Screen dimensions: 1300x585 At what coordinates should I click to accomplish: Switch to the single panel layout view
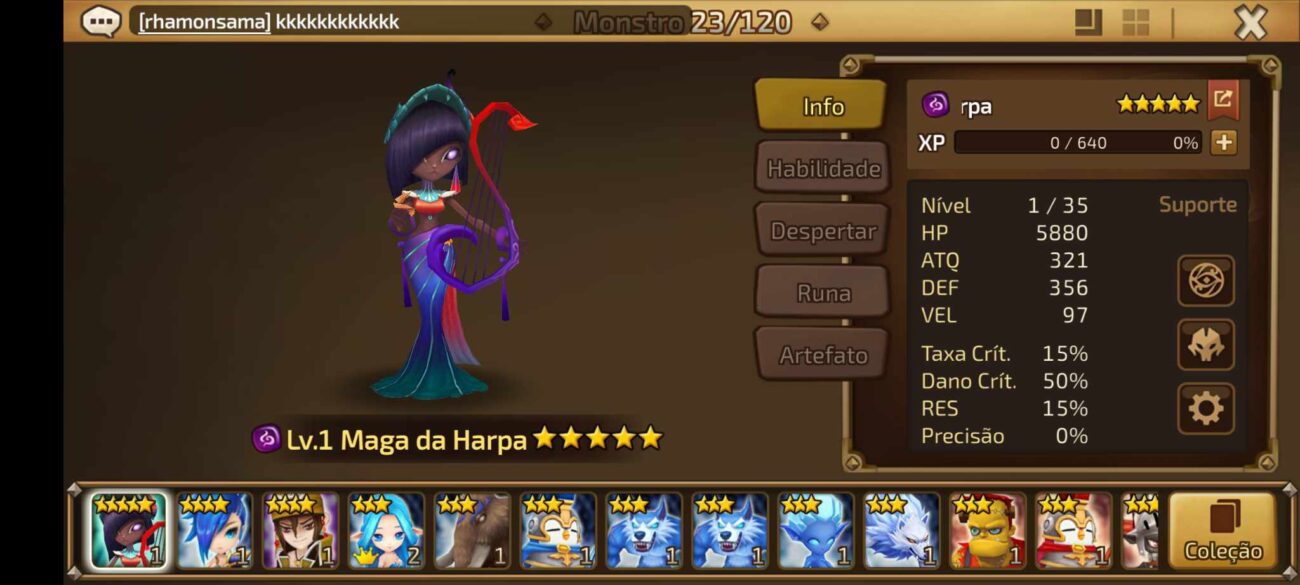click(x=1088, y=22)
